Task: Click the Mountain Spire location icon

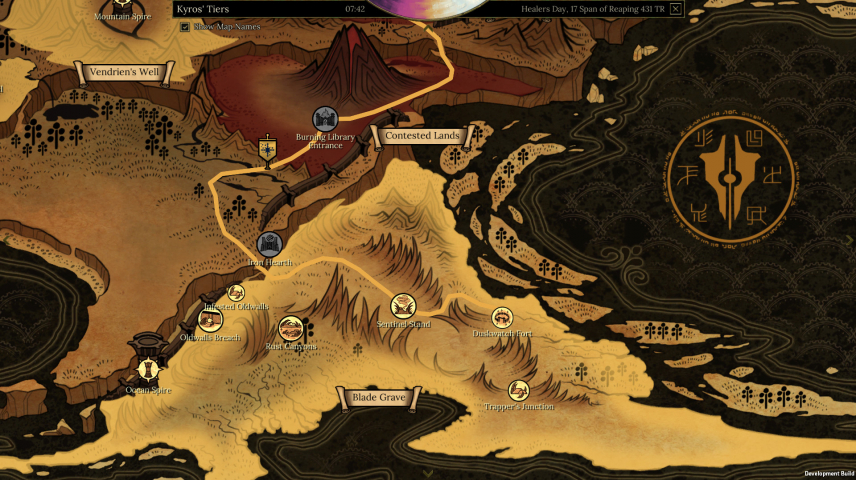Action: pyautogui.click(x=122, y=4)
